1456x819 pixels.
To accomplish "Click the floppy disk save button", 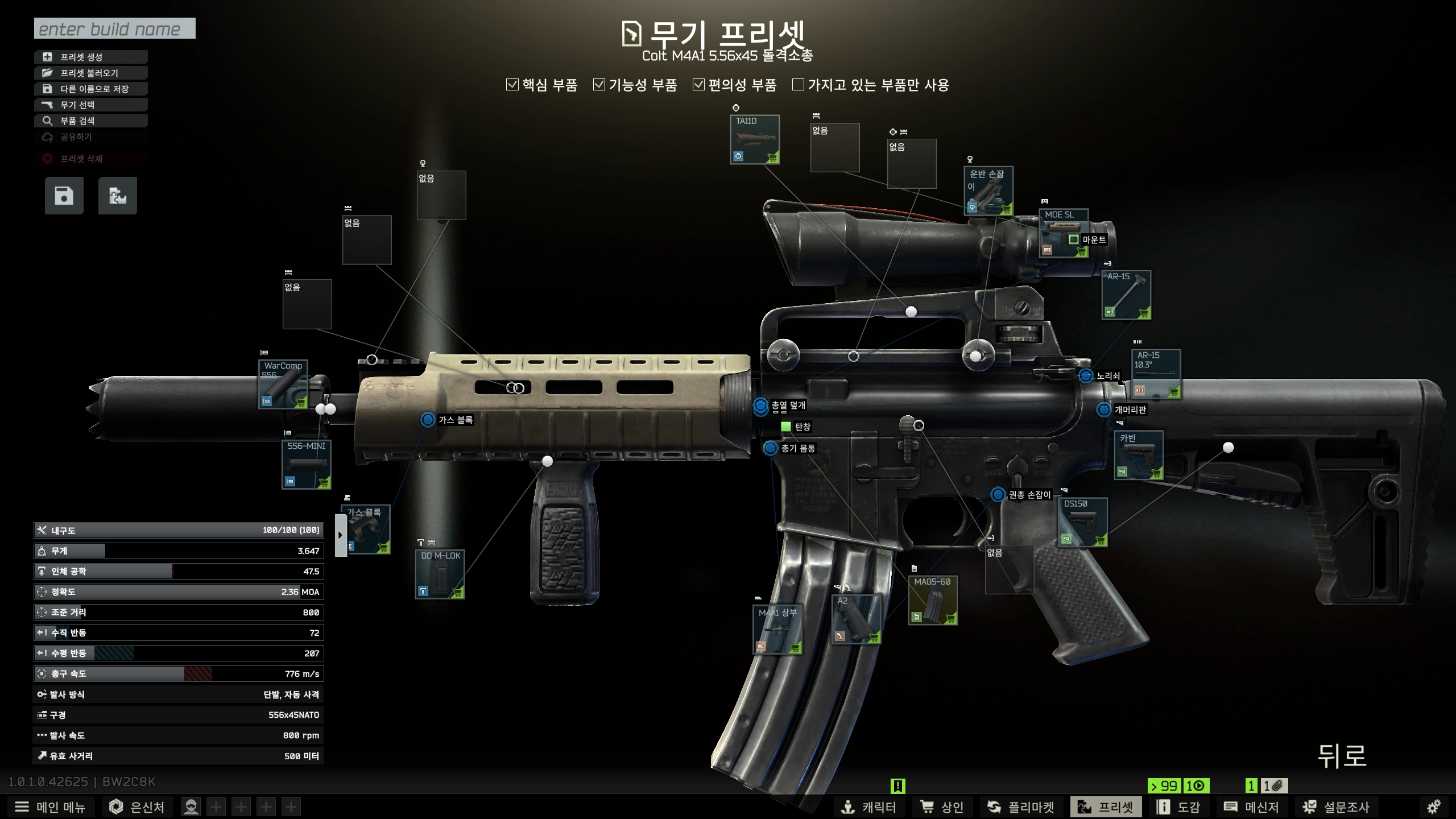I will click(x=64, y=196).
